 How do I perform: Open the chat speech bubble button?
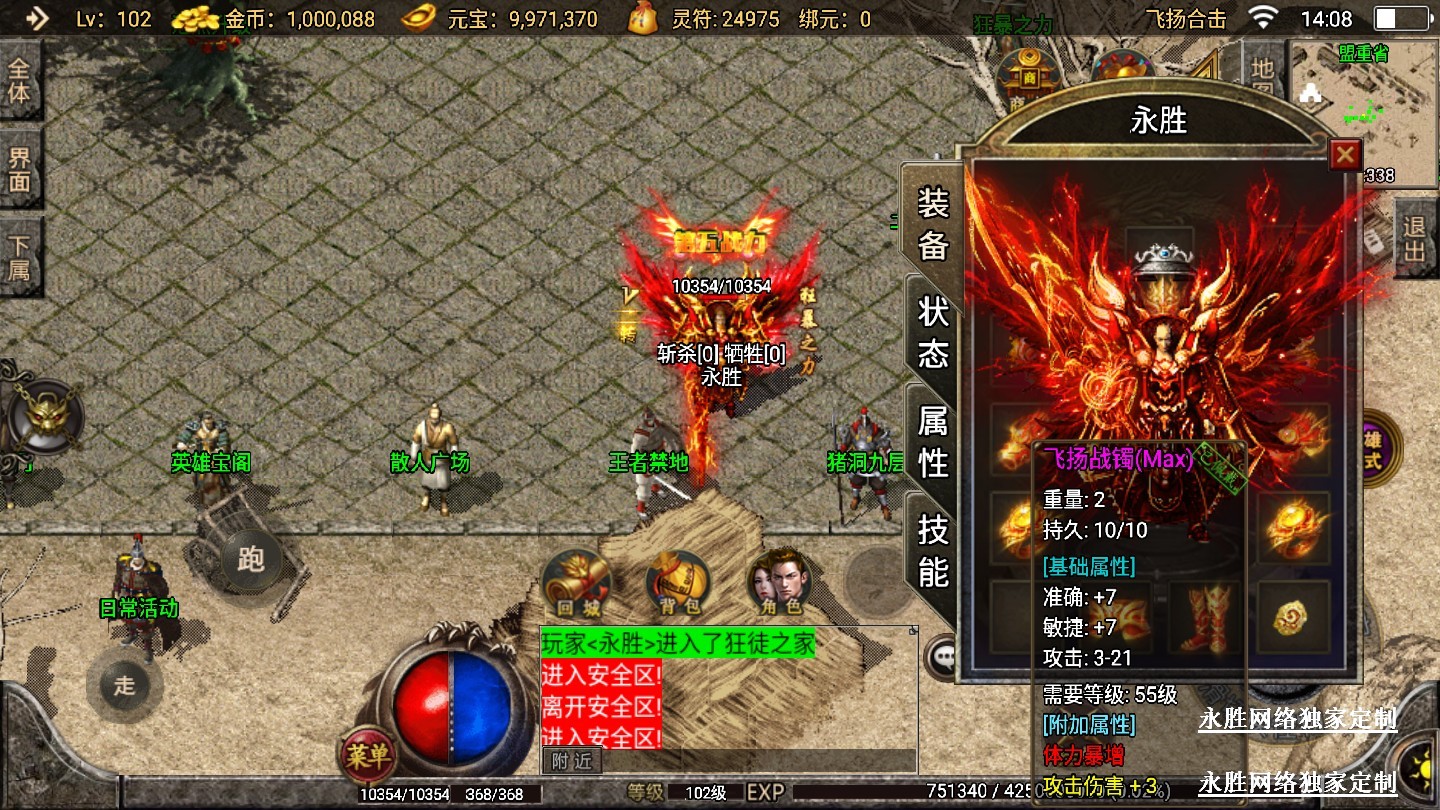click(942, 657)
